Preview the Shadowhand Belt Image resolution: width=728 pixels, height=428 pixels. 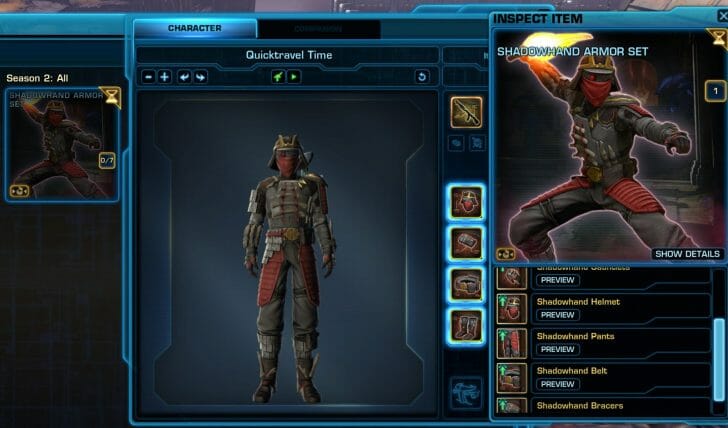pos(557,384)
